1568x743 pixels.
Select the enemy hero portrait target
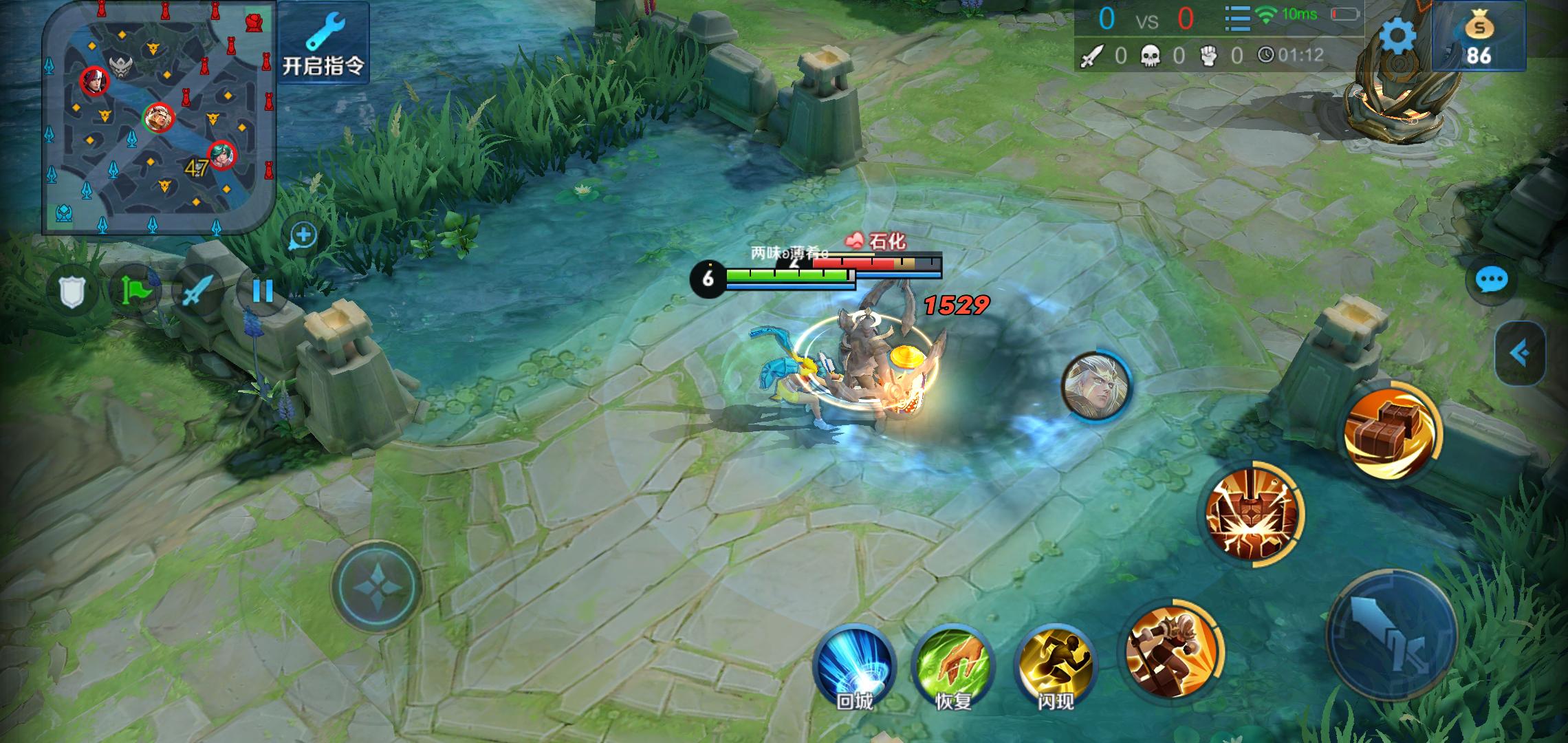click(1096, 385)
